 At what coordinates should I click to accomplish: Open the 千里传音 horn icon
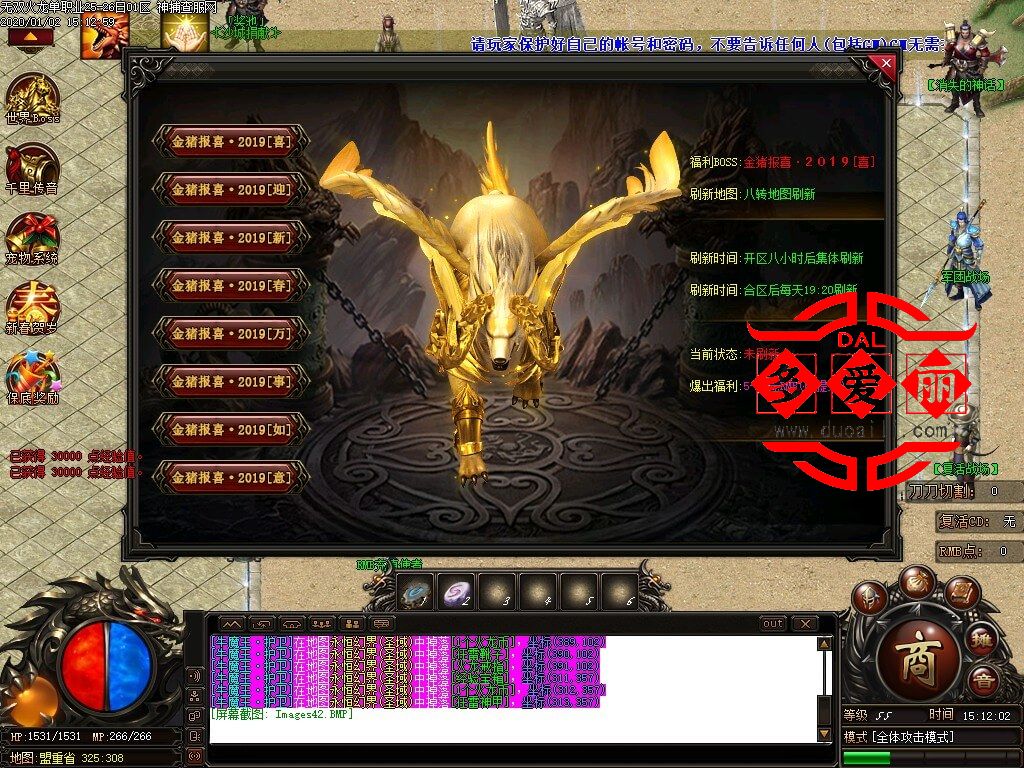(x=32, y=168)
